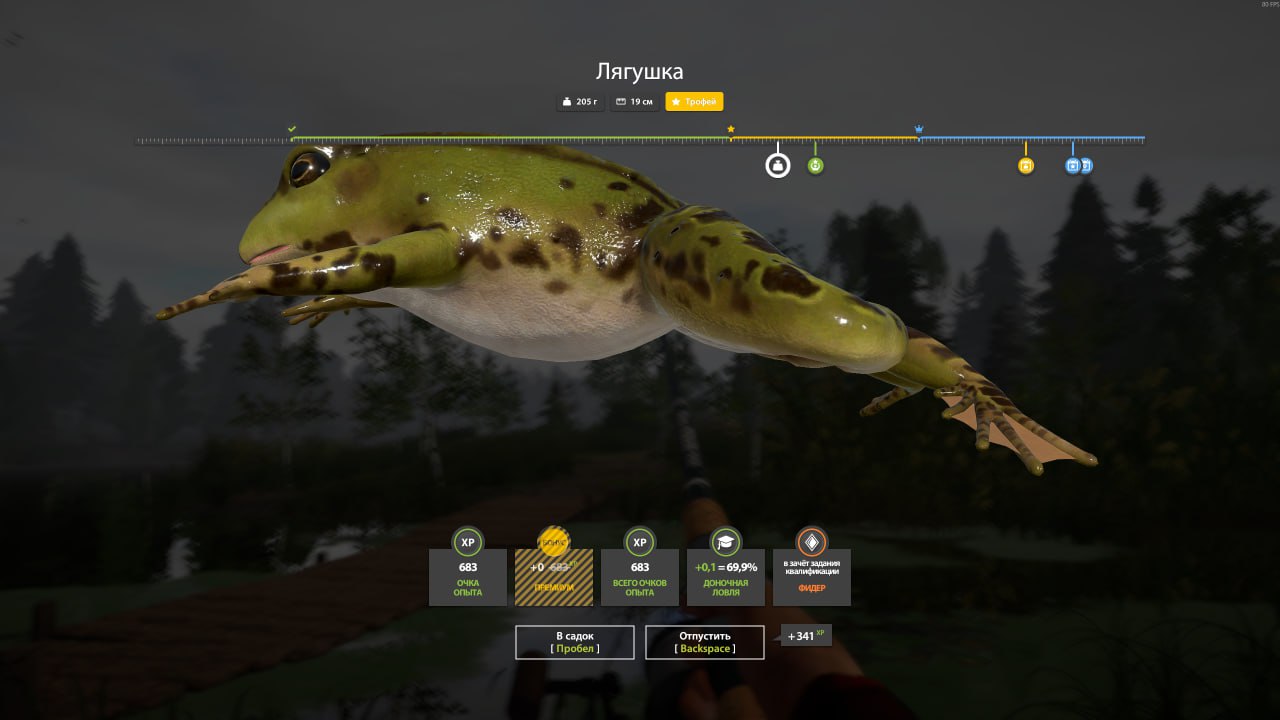
Task: Select the yellow record marker on the scale
Action: (1025, 165)
